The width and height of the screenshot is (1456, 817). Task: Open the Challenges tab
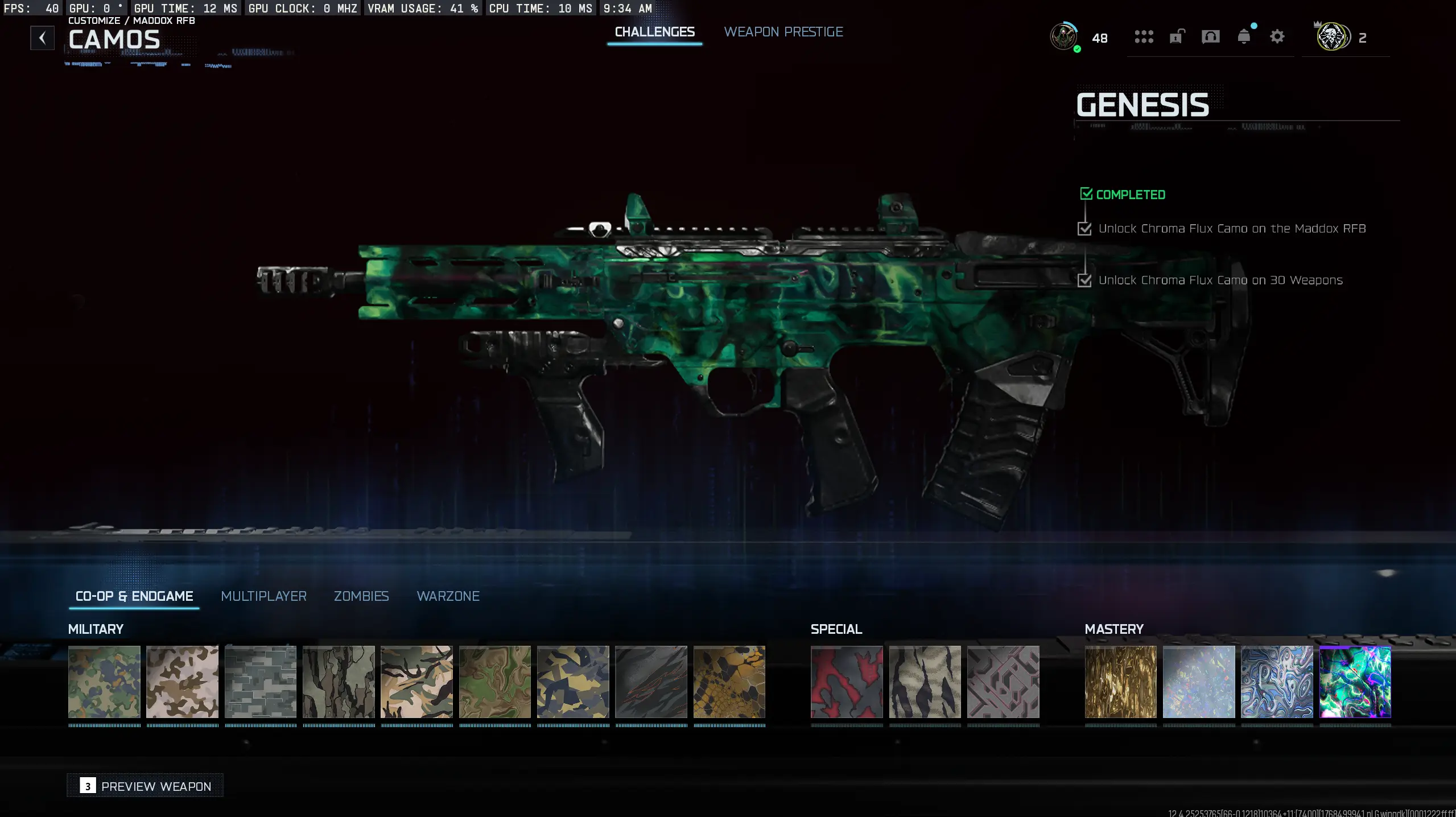pyautogui.click(x=655, y=31)
